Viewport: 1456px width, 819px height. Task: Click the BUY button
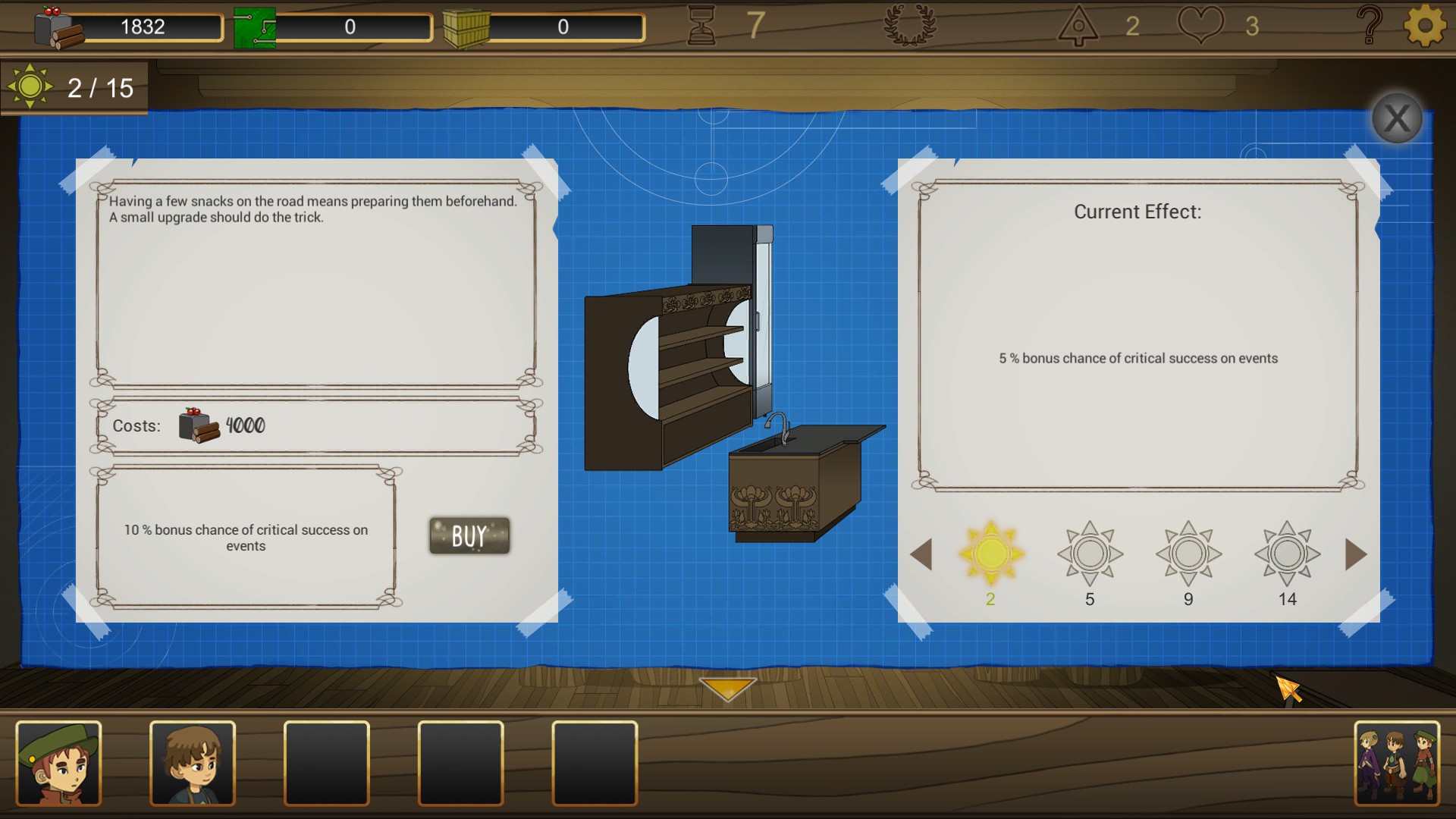[x=468, y=535]
